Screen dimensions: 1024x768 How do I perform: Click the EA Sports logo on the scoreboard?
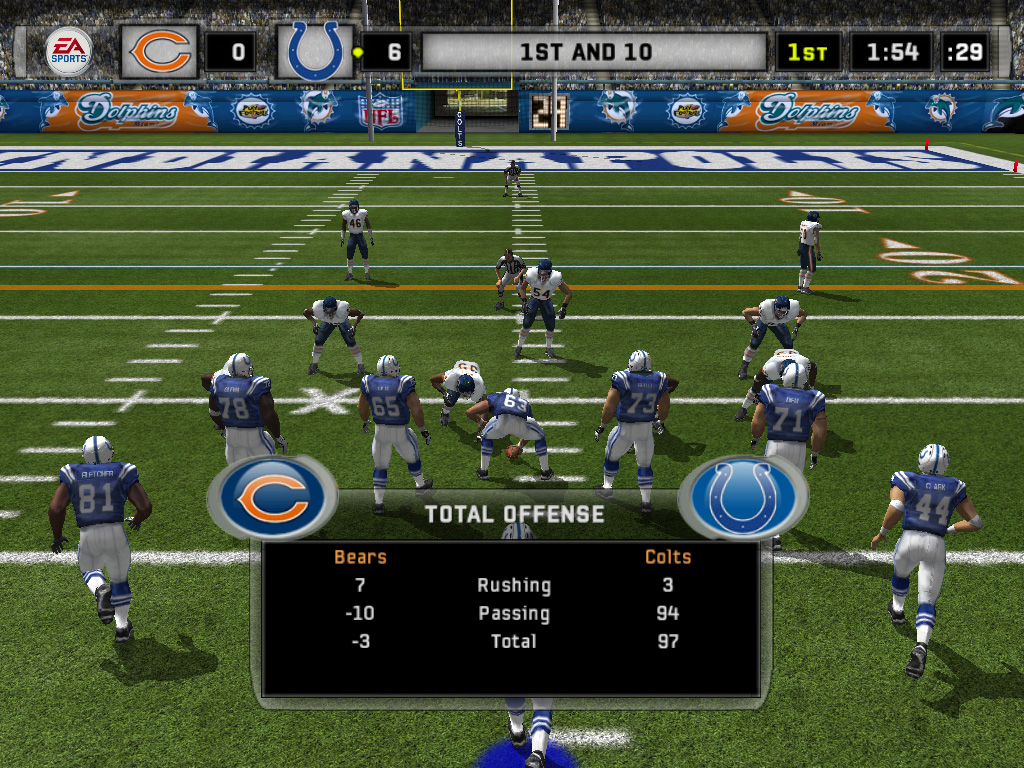pyautogui.click(x=68, y=51)
